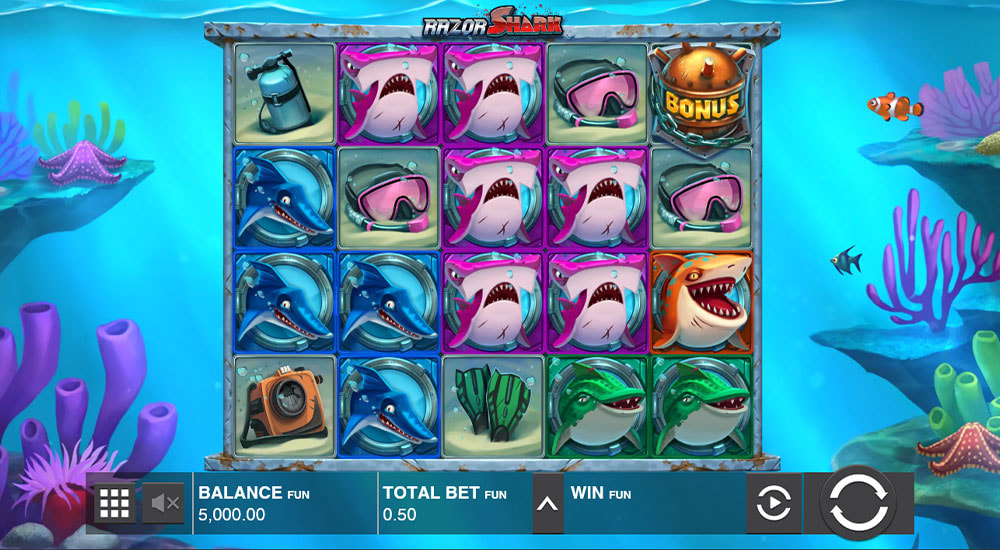Toggle the muted sound speaker icon
Viewport: 1000px width, 550px height.
tap(163, 503)
